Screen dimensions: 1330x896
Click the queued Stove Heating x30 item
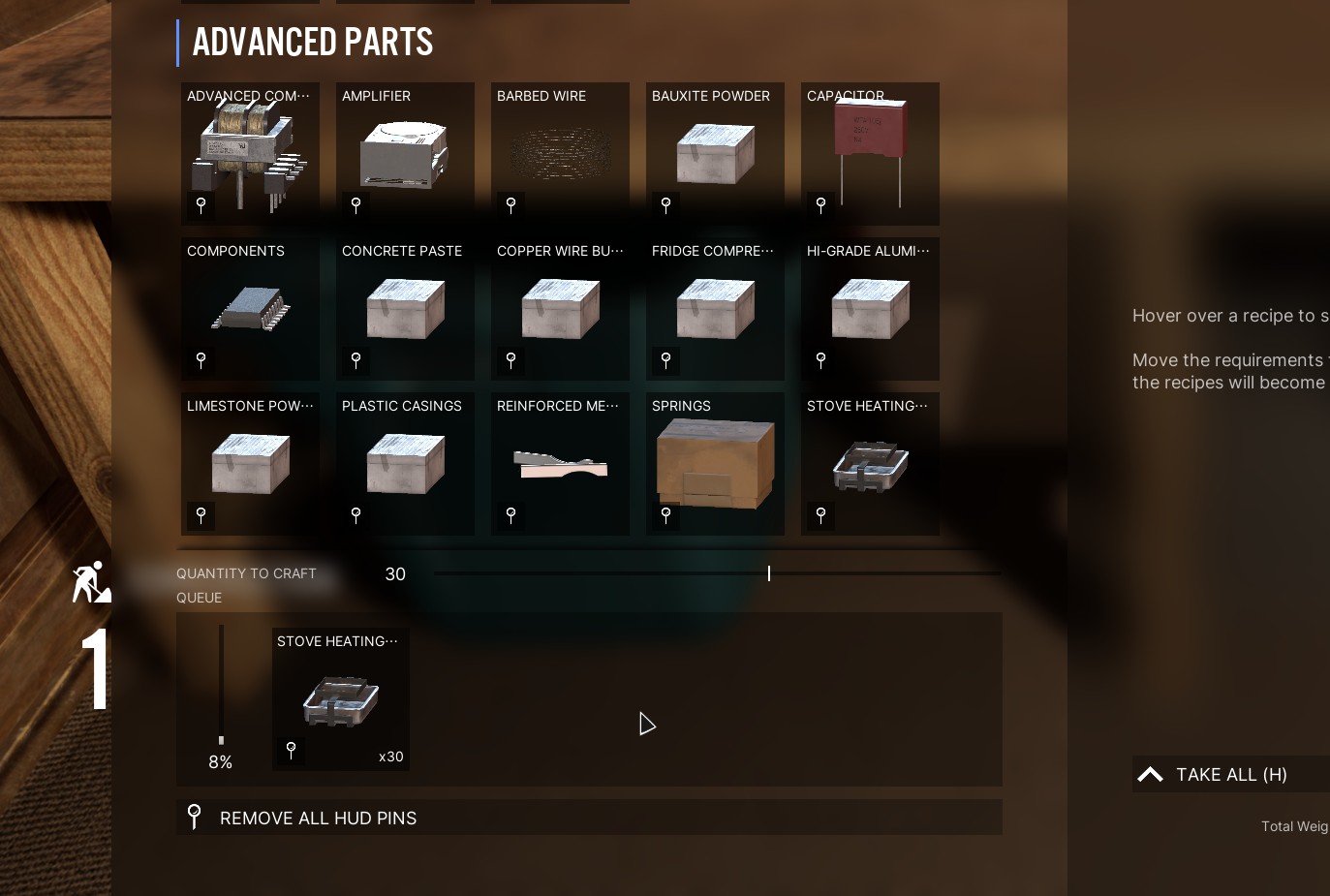click(x=341, y=699)
